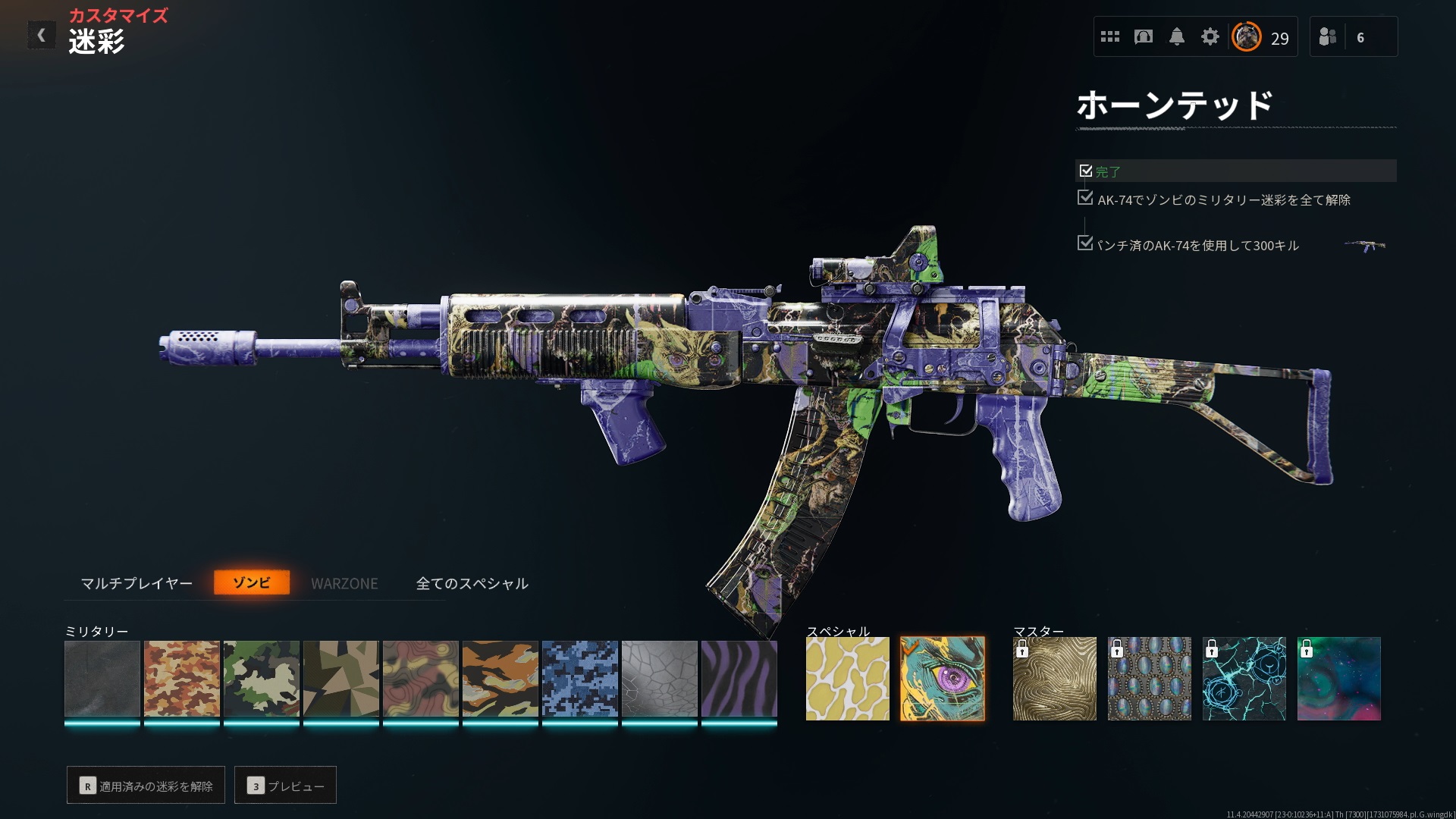Open the settings gear icon
The height and width of the screenshot is (819, 1456).
[x=1210, y=36]
